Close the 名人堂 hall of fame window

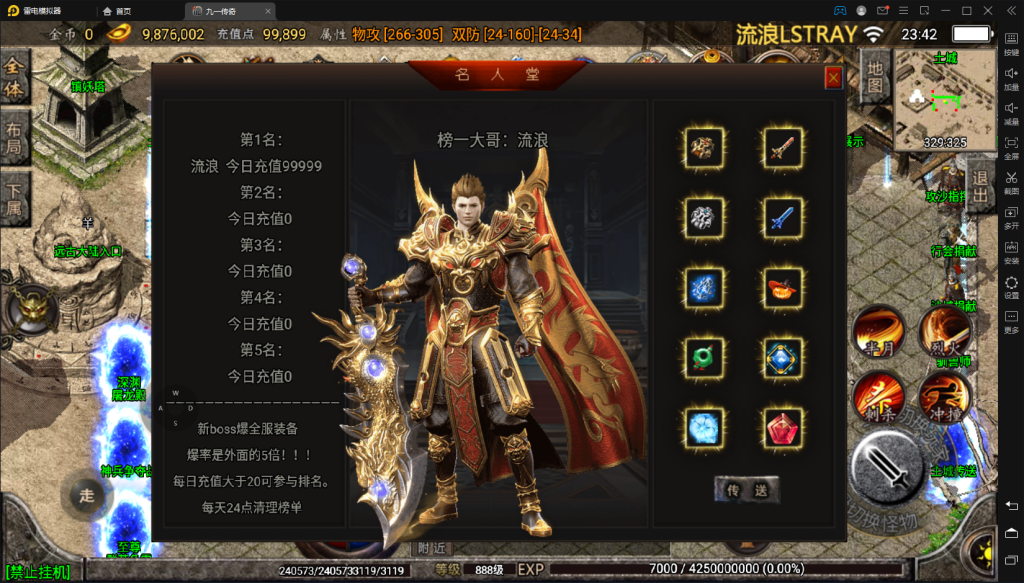point(833,78)
